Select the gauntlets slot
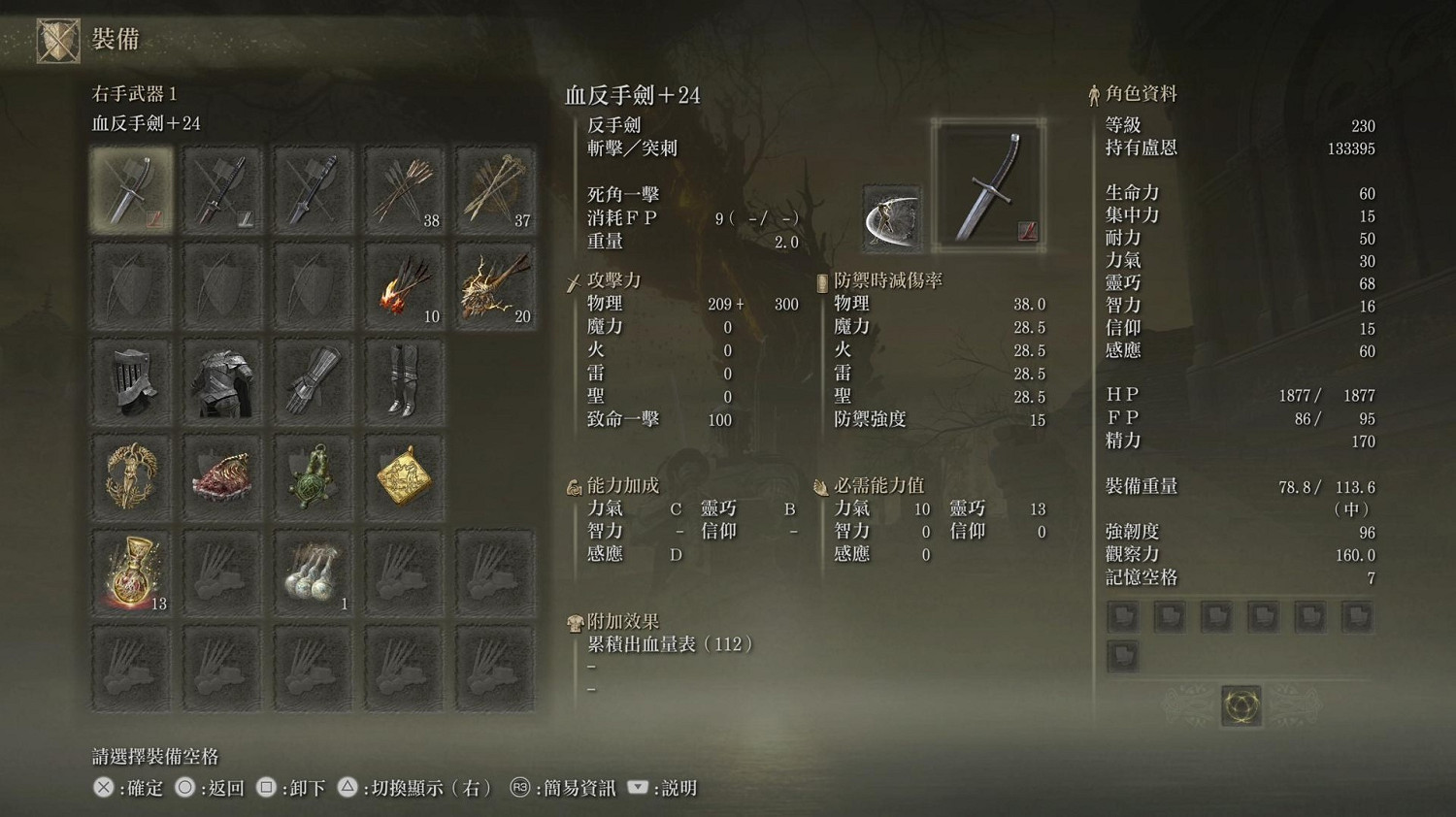Screen dimensions: 1456x817 point(313,379)
